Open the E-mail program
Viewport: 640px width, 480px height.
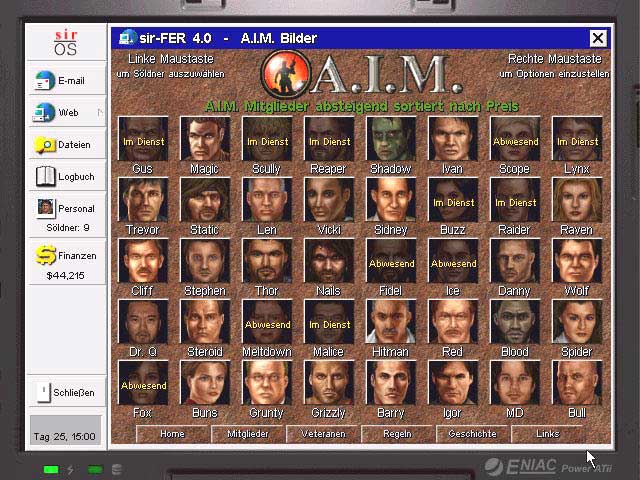(x=66, y=81)
